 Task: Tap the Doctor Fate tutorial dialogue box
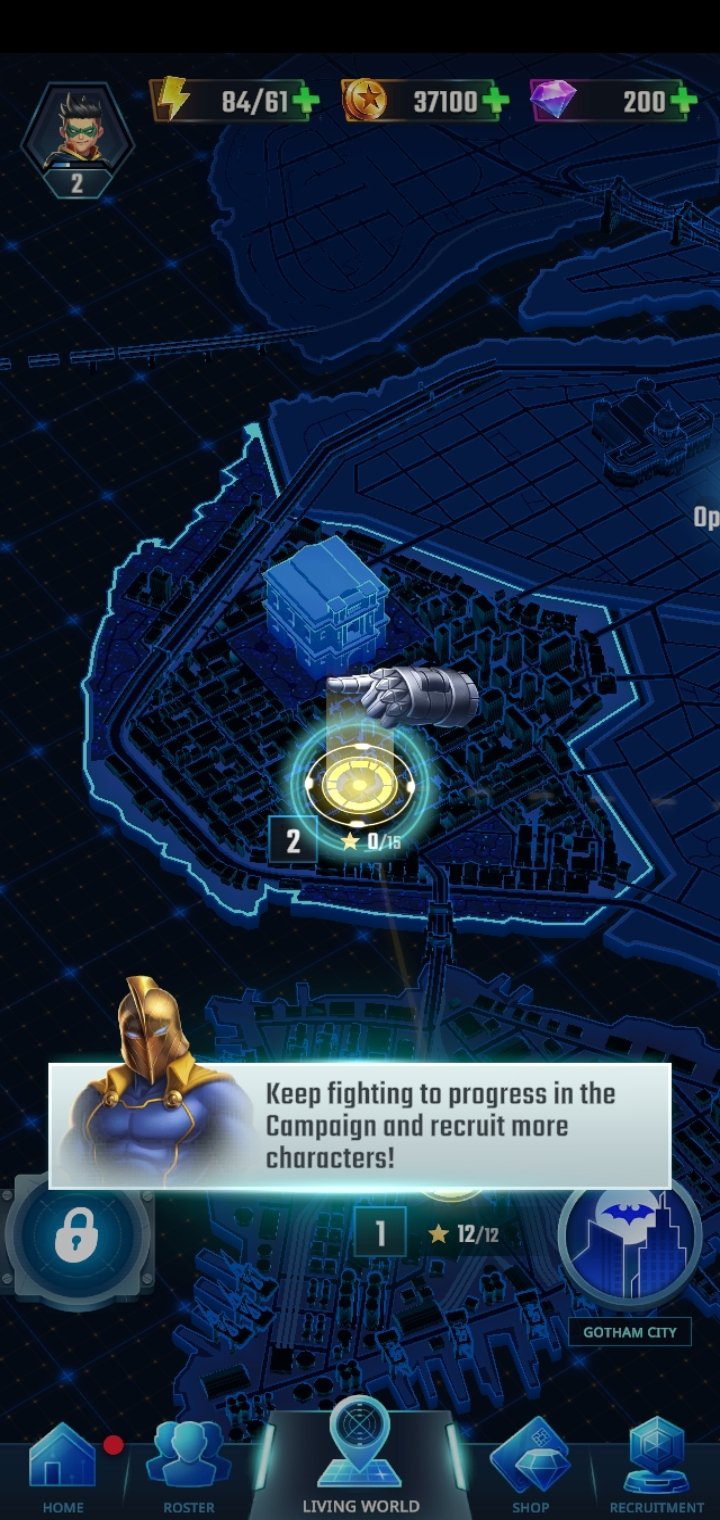360,1126
